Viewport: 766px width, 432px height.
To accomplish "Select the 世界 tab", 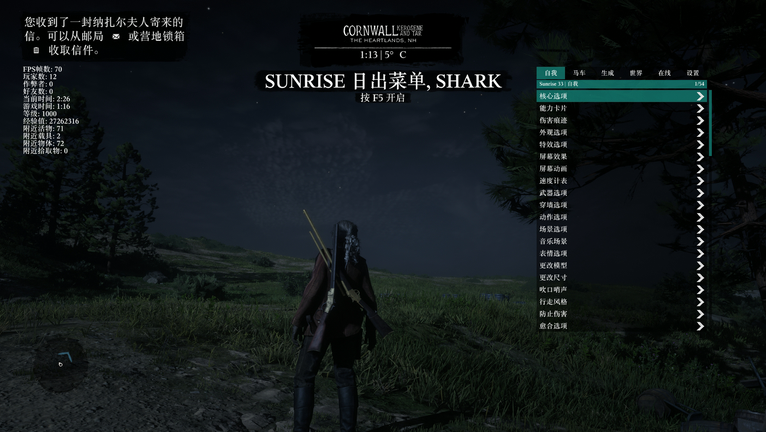I will (x=636, y=73).
